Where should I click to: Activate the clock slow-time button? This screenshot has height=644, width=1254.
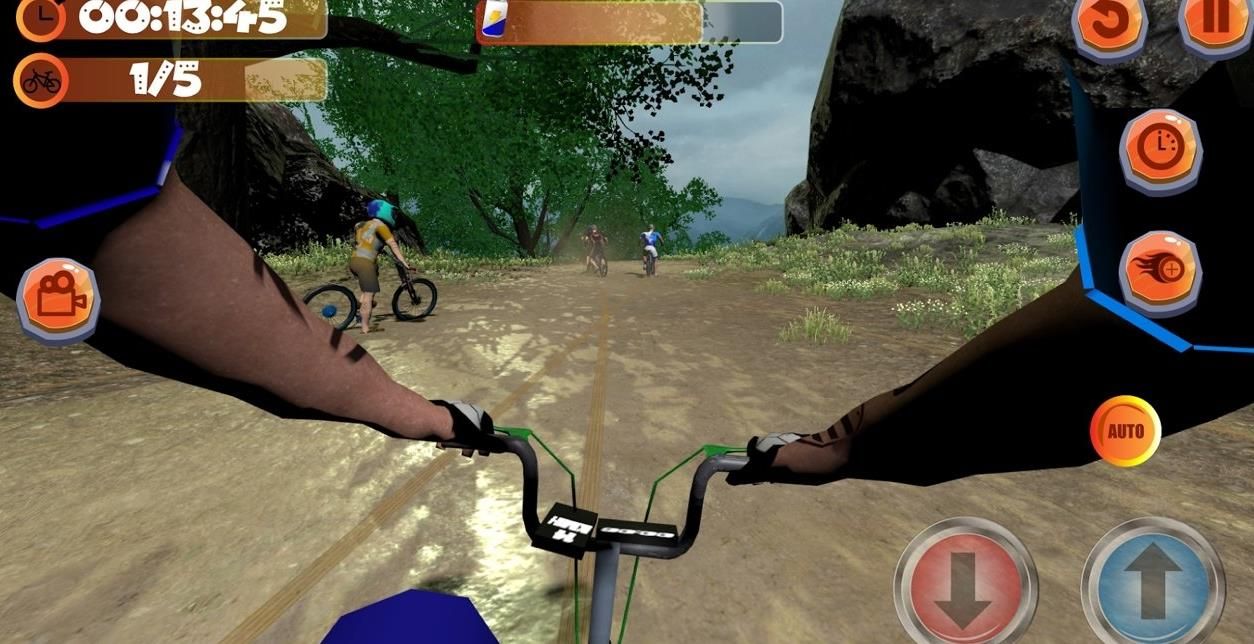[x=1160, y=150]
